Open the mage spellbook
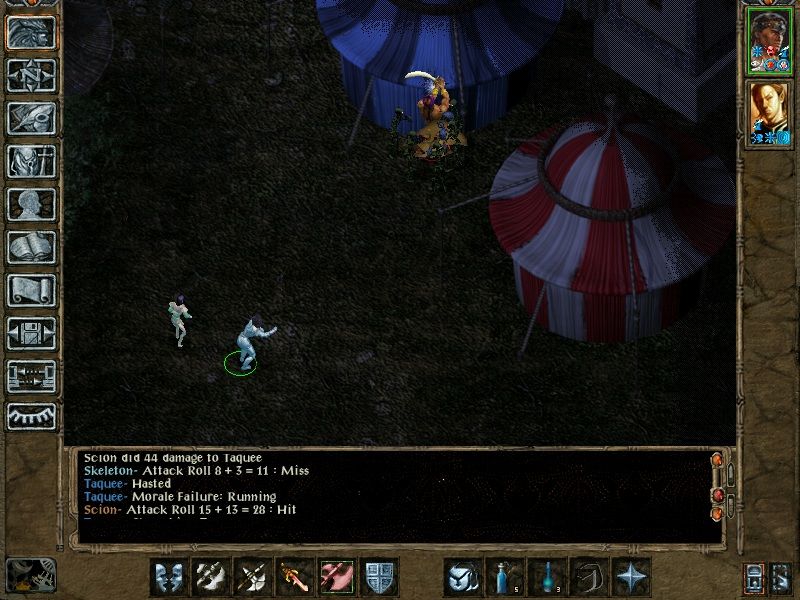 click(31, 247)
